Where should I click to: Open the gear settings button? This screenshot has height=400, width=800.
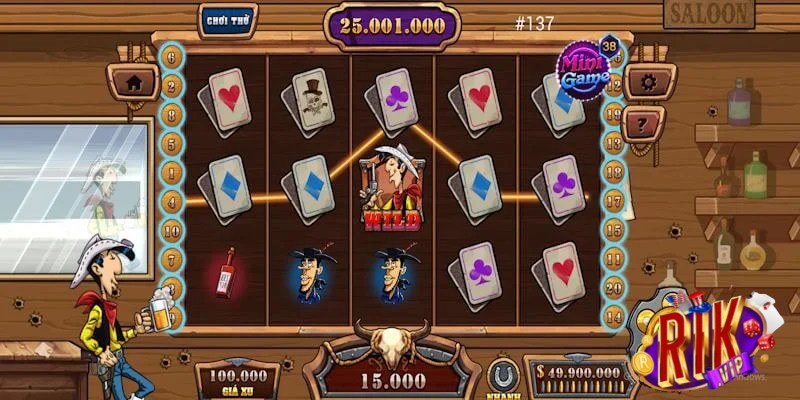pyautogui.click(x=648, y=82)
